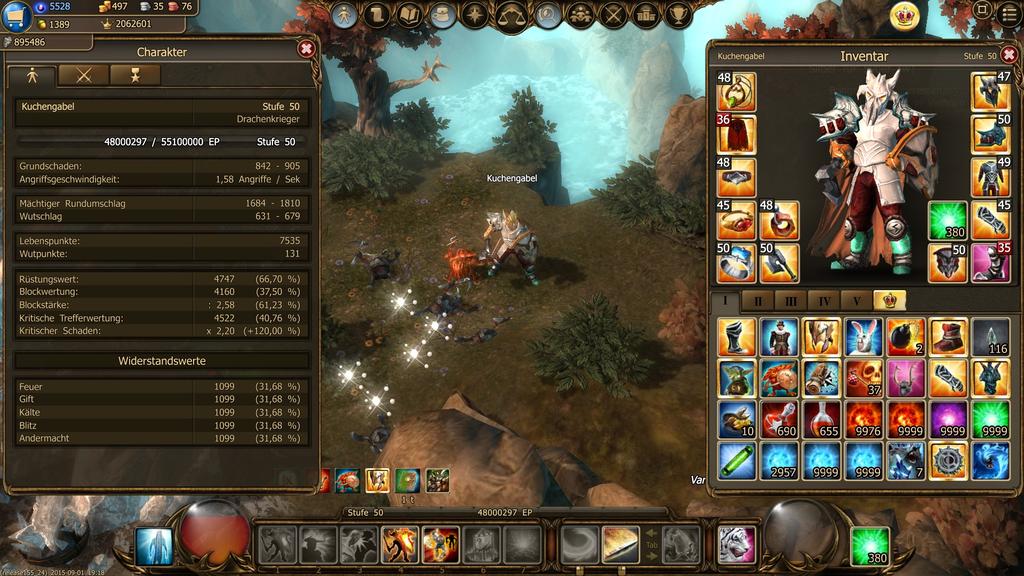Select the white rabbit item in inventory
1024x576 pixels.
[863, 337]
